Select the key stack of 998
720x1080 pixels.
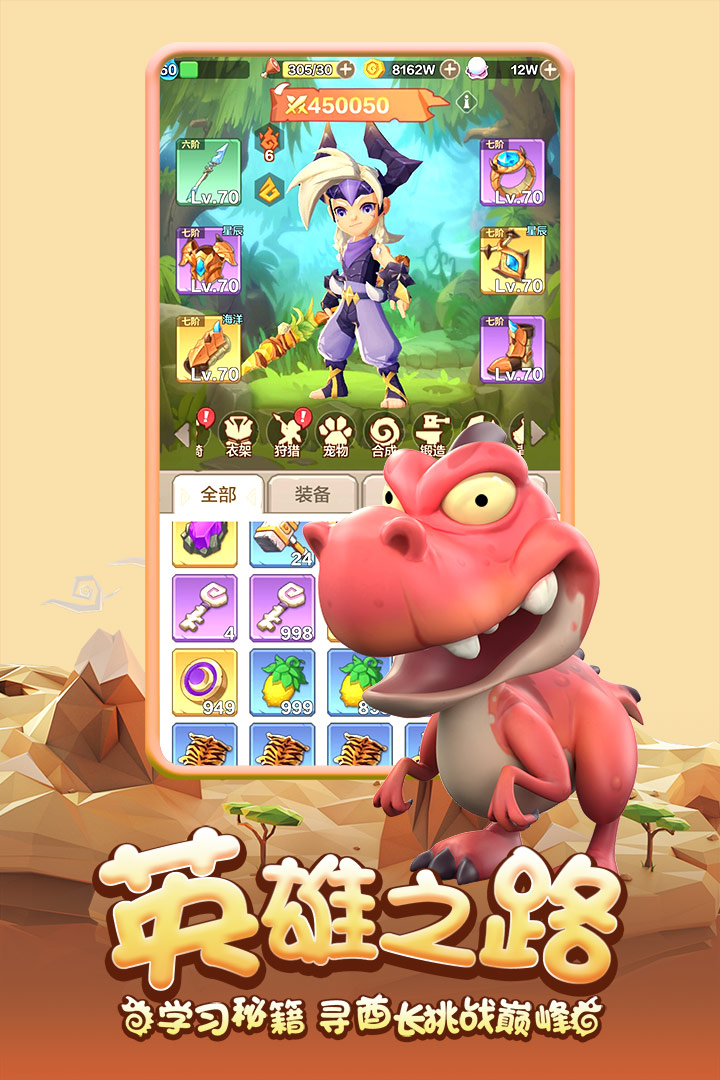(x=282, y=608)
